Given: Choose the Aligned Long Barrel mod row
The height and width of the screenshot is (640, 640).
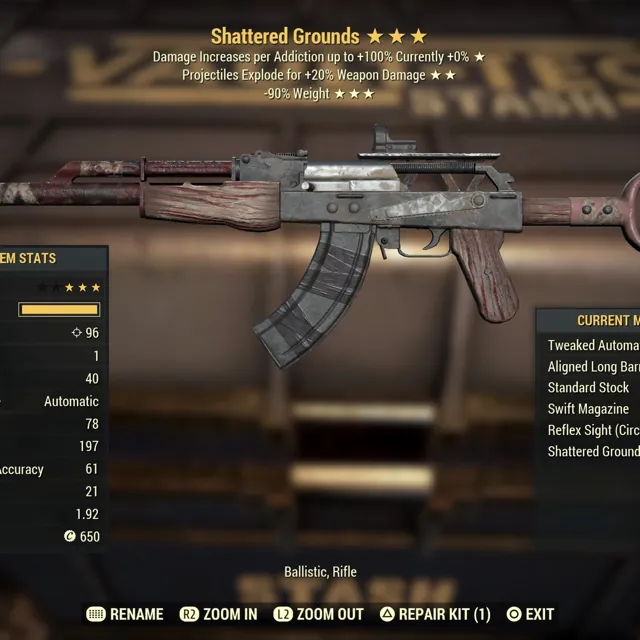Looking at the screenshot, I should point(593,367).
